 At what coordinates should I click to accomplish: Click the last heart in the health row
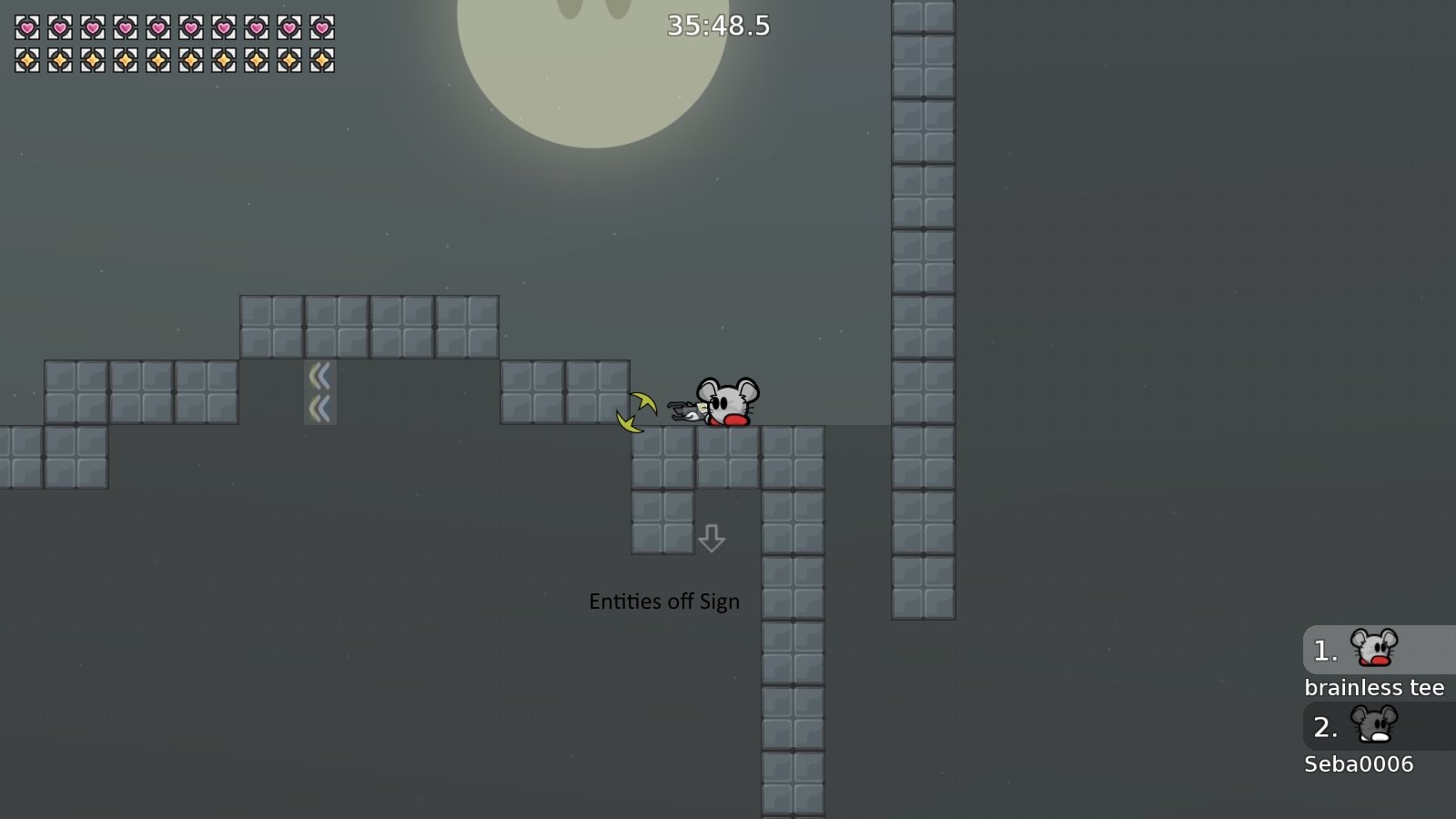tap(321, 28)
